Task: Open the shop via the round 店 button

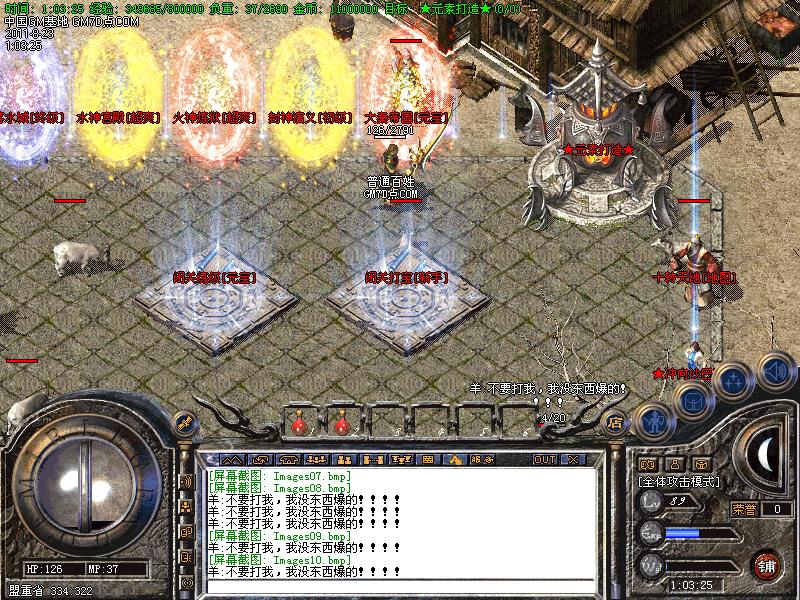Action: pos(615,422)
